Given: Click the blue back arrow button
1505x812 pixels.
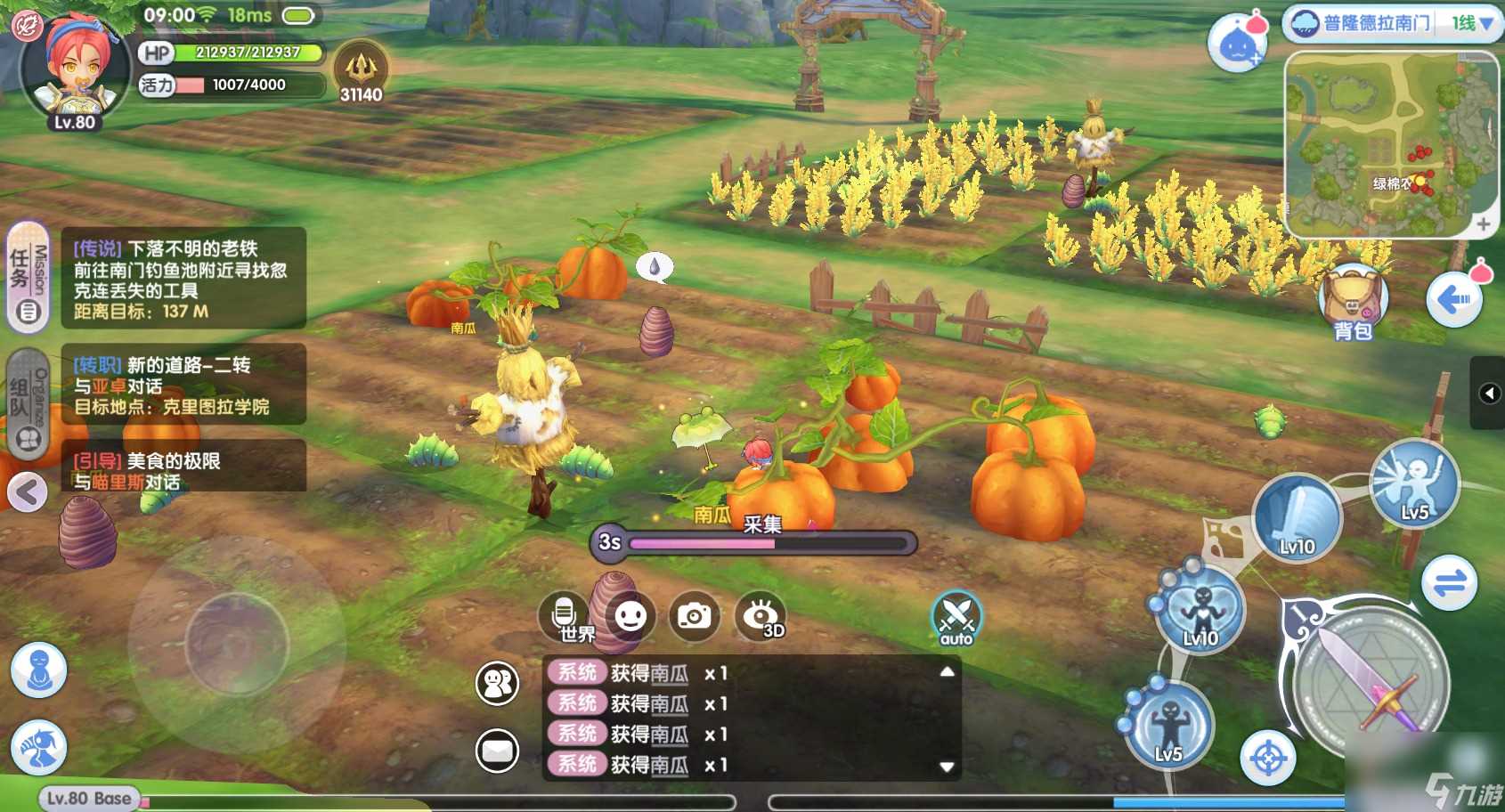Looking at the screenshot, I should [x=1453, y=301].
